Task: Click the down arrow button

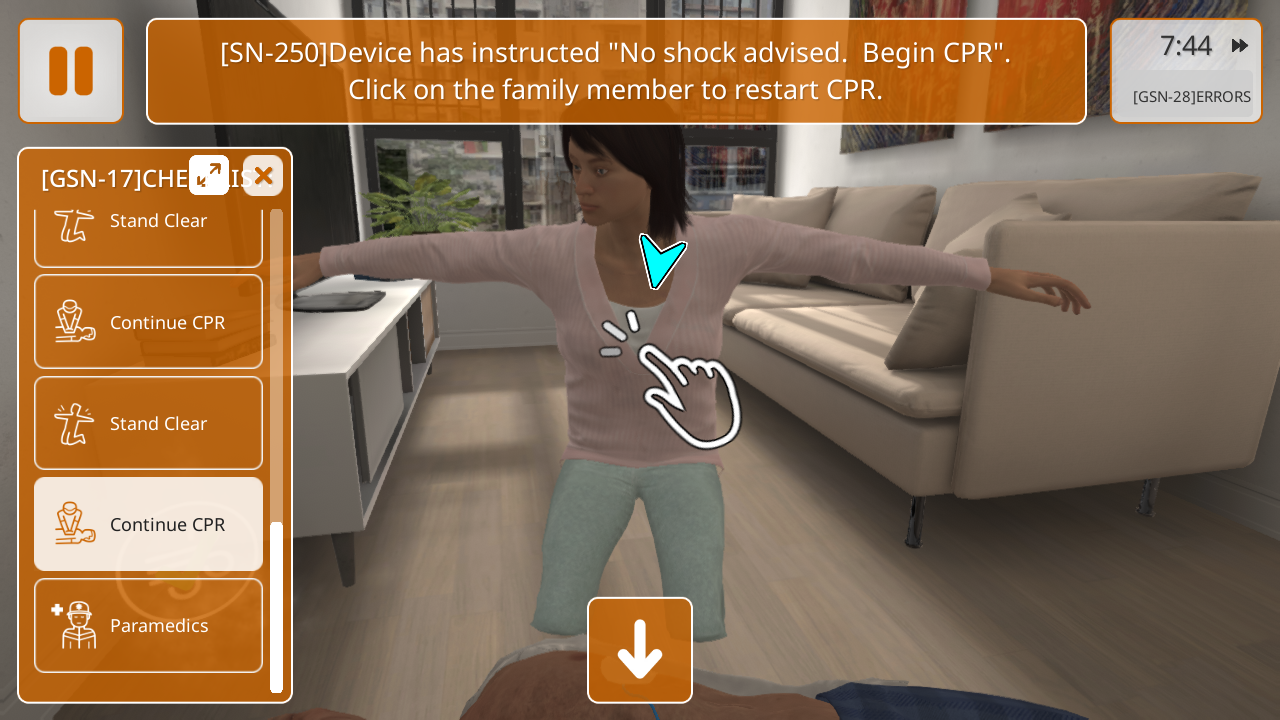Action: click(640, 650)
